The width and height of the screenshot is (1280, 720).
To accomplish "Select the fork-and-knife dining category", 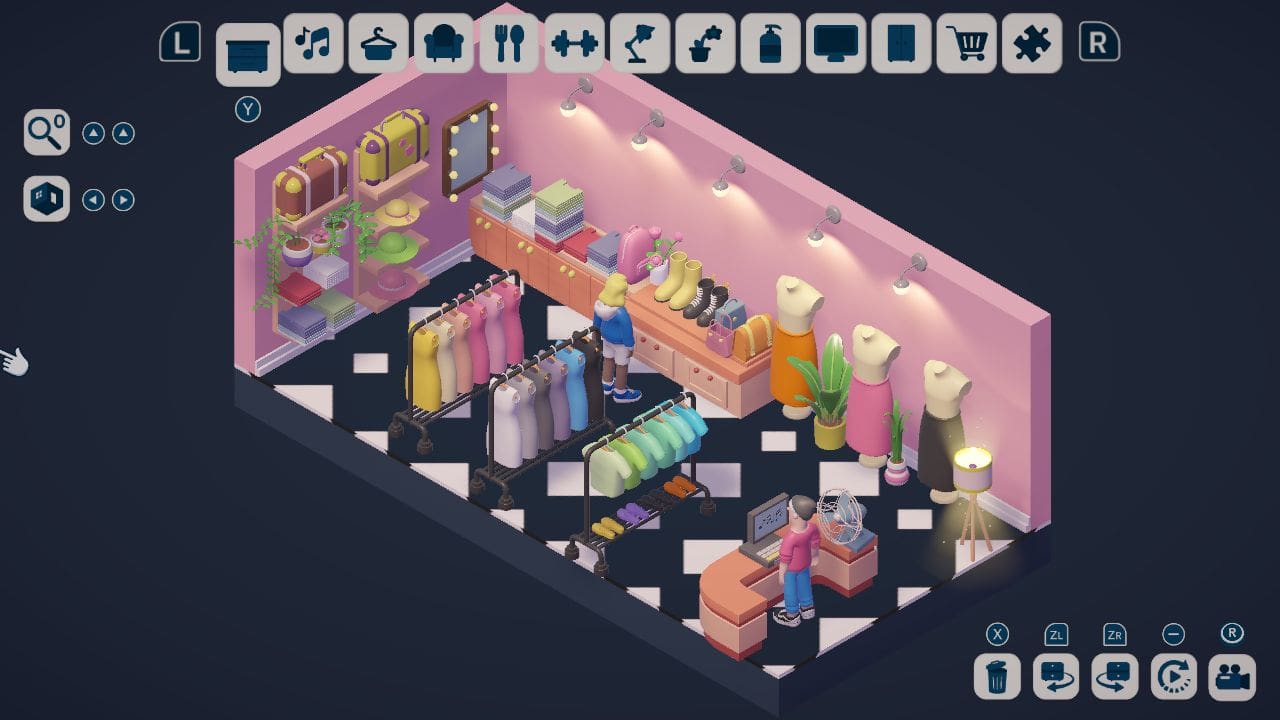I will pos(510,44).
